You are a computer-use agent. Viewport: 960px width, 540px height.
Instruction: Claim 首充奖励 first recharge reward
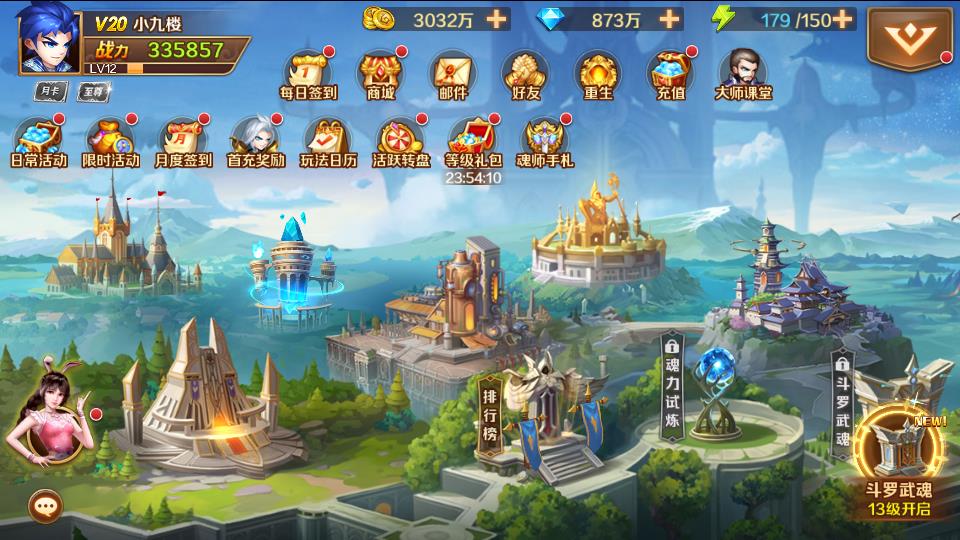click(x=255, y=140)
